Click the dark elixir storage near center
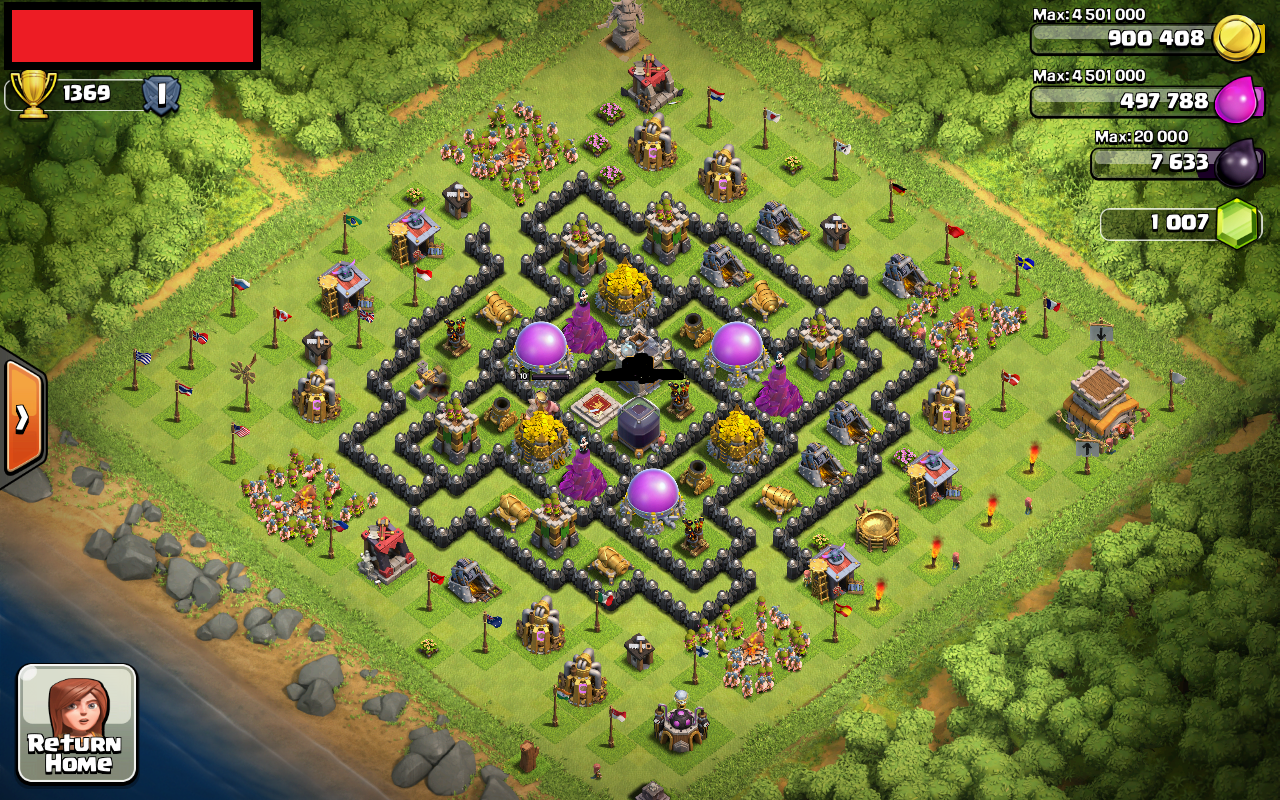The image size is (1280, 800). pyautogui.click(x=638, y=425)
